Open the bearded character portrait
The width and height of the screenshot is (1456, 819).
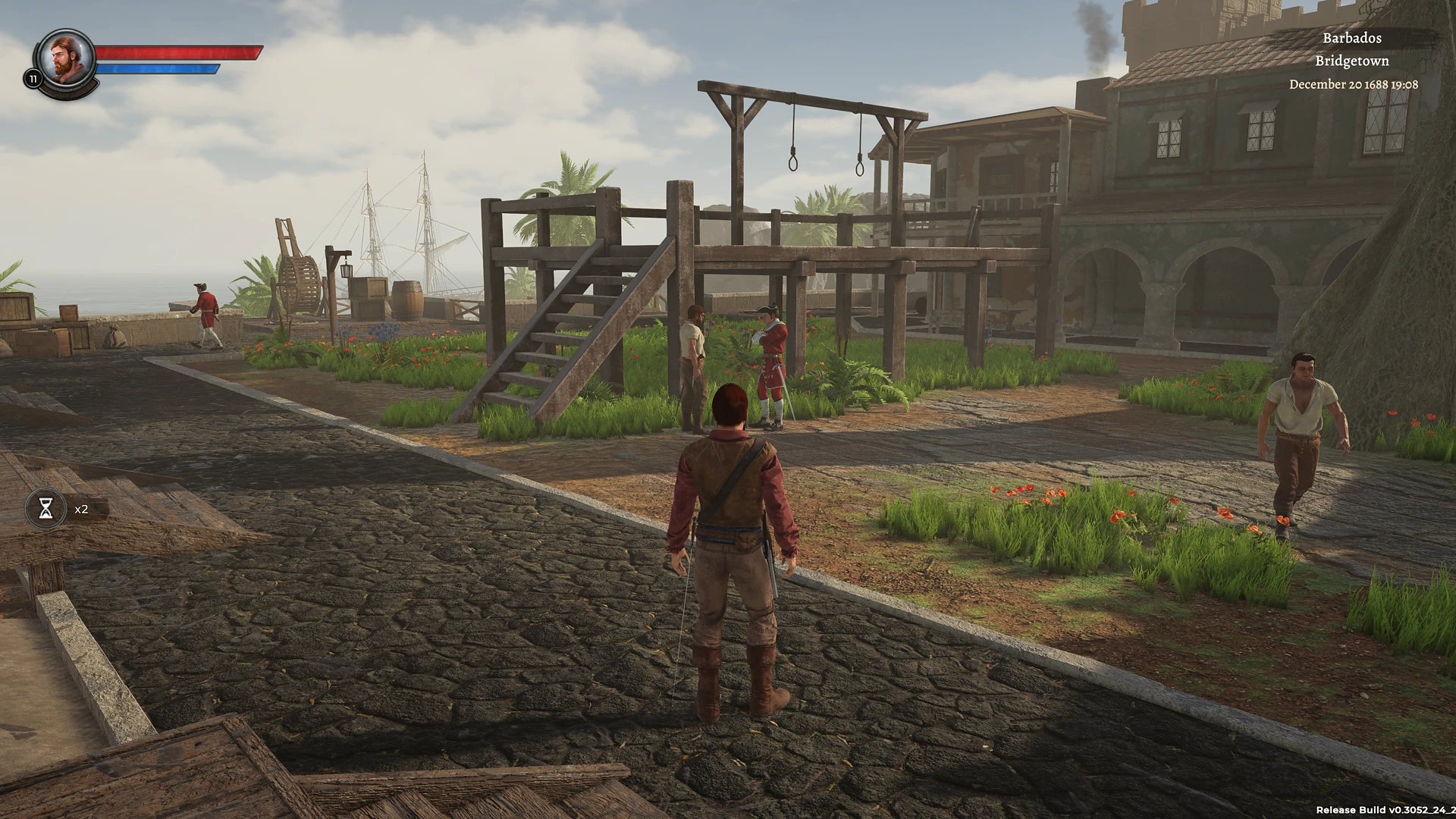point(67,59)
